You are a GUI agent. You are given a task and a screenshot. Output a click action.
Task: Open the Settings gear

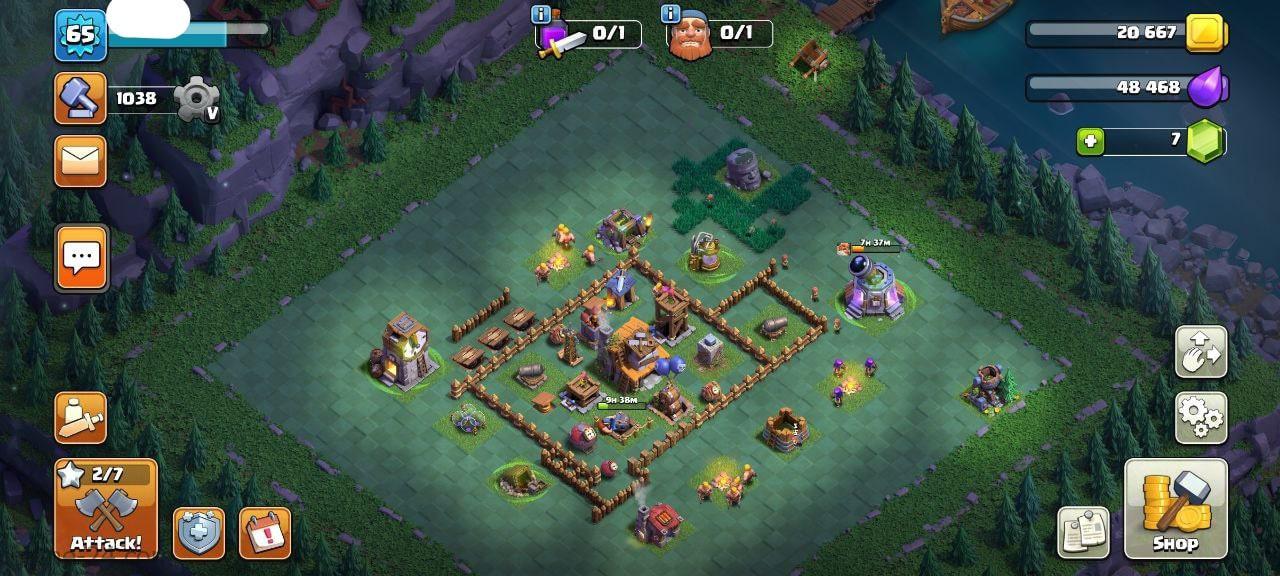click(1201, 417)
